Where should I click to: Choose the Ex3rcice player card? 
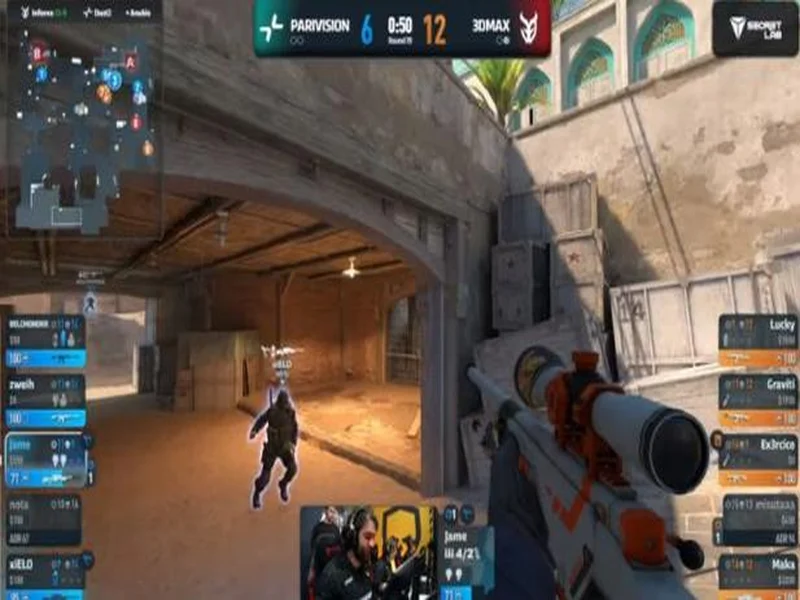(x=757, y=458)
